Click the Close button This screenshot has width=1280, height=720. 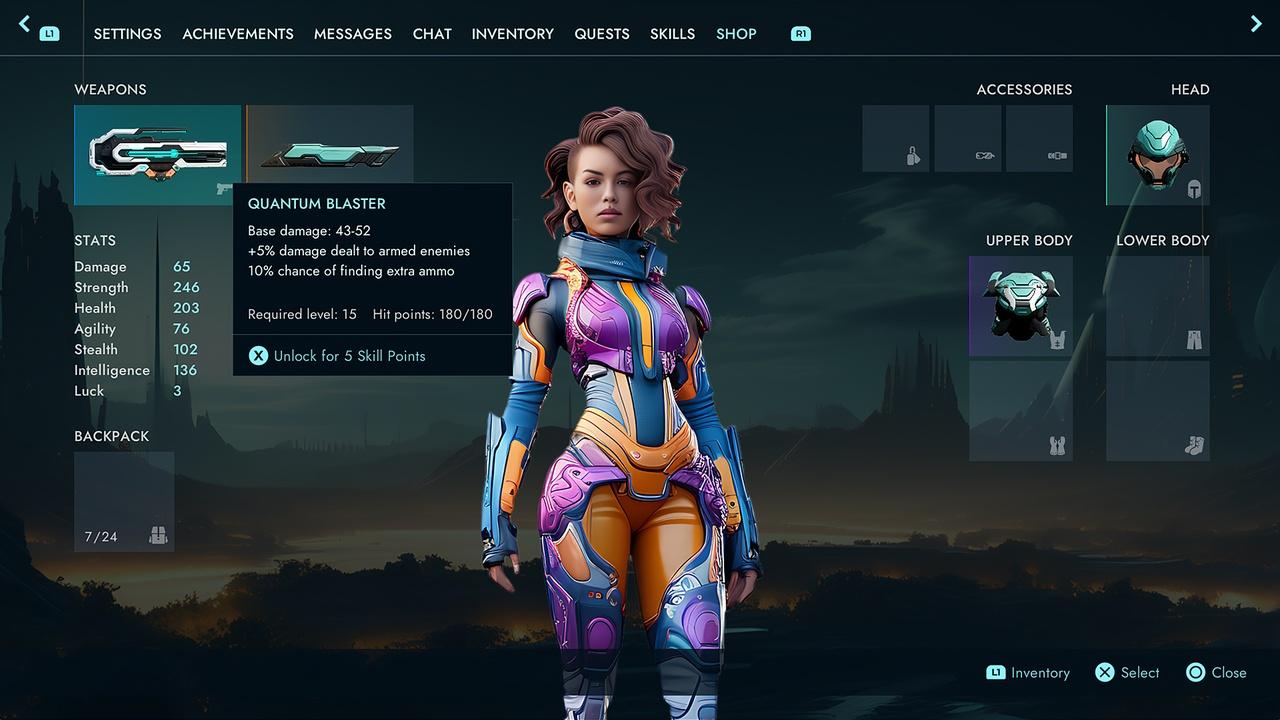[x=1217, y=673]
